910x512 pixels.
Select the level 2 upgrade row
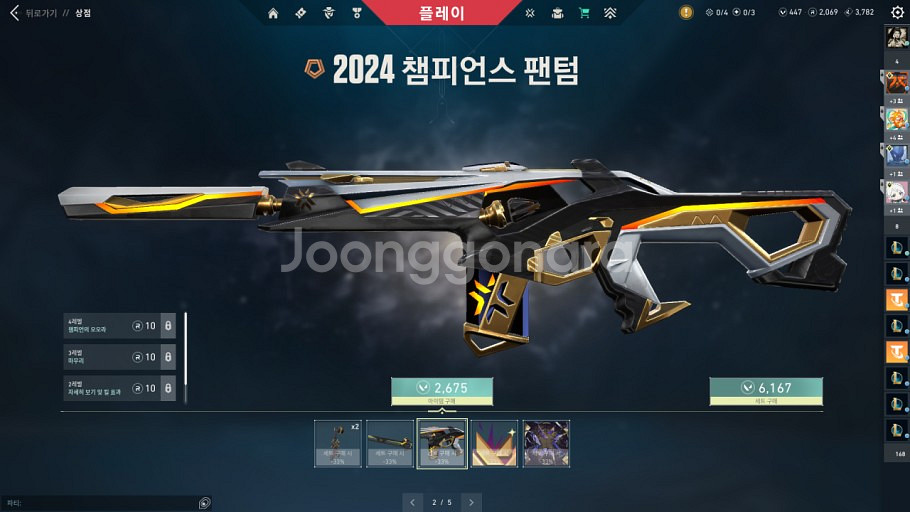click(119, 388)
